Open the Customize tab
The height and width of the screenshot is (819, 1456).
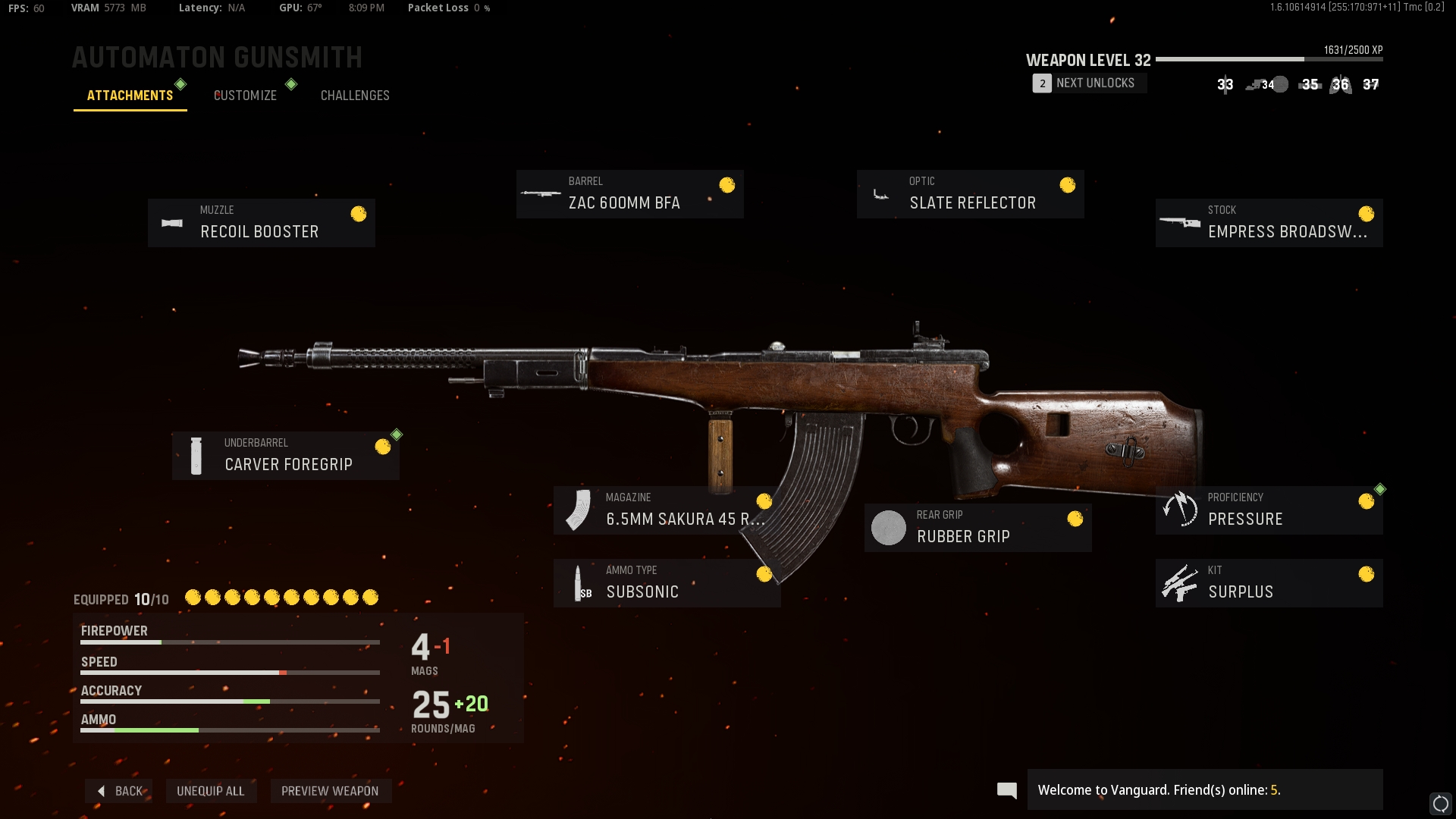(x=245, y=96)
